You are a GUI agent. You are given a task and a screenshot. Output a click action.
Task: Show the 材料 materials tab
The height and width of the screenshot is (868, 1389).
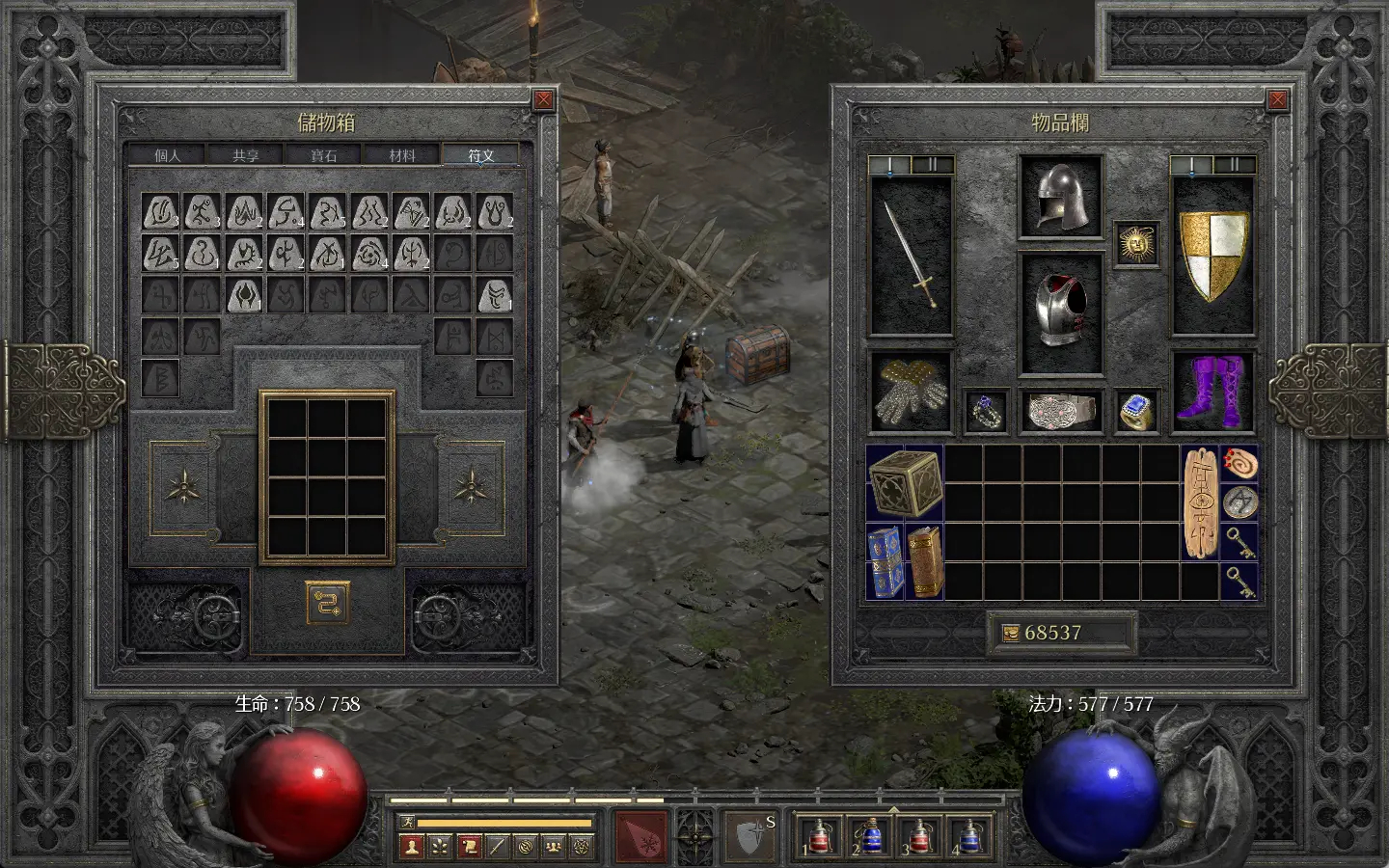[402, 155]
